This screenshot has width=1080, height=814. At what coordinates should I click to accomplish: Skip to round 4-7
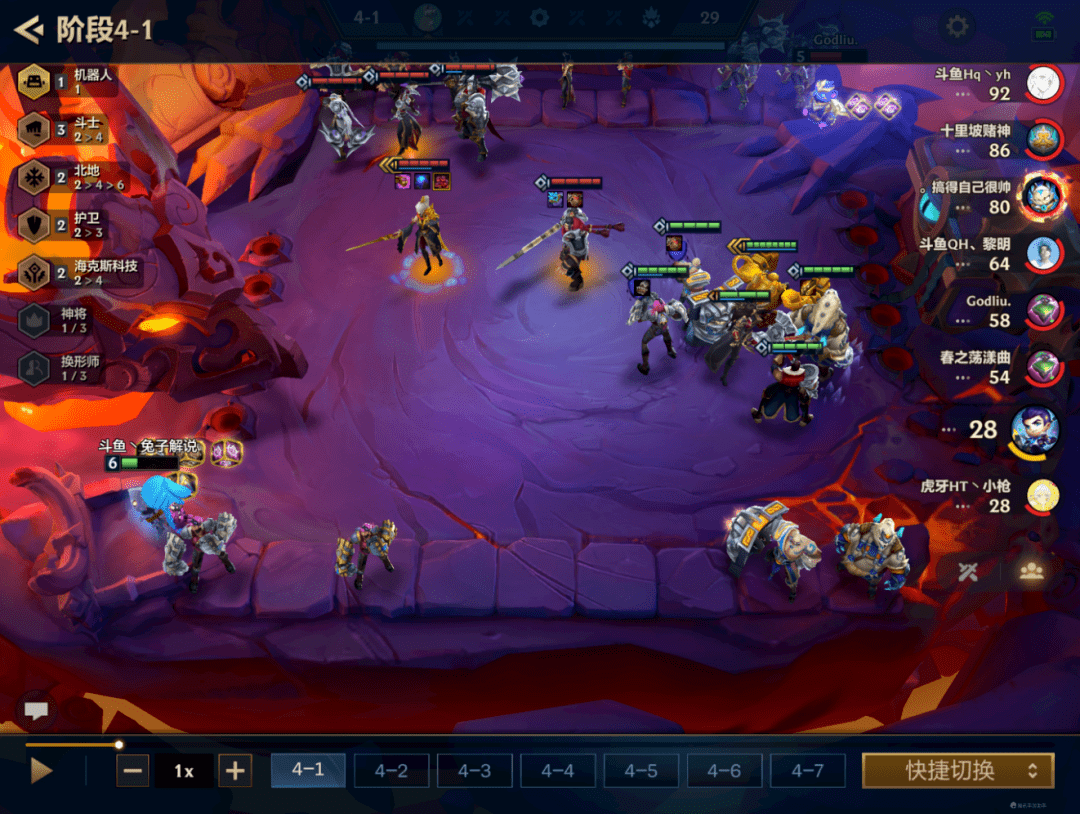point(807,771)
